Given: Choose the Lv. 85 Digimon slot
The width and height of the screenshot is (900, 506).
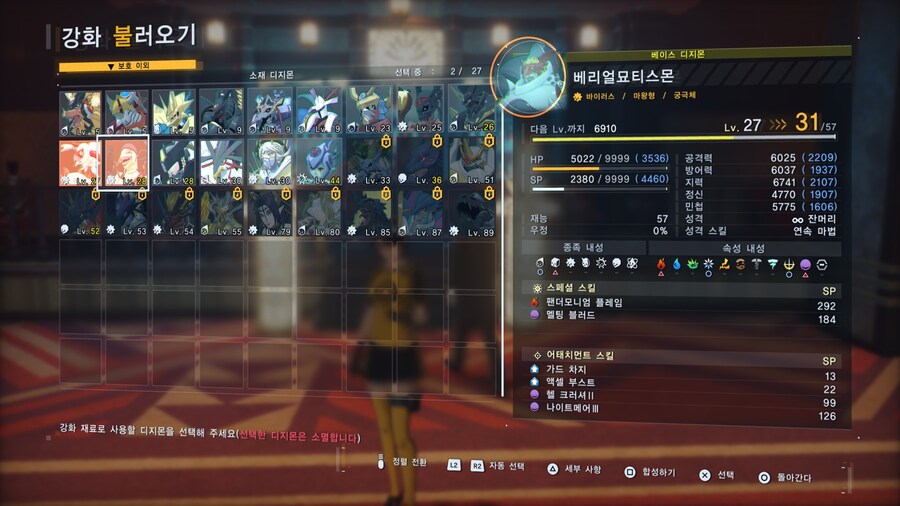Looking at the screenshot, I should coord(370,212).
